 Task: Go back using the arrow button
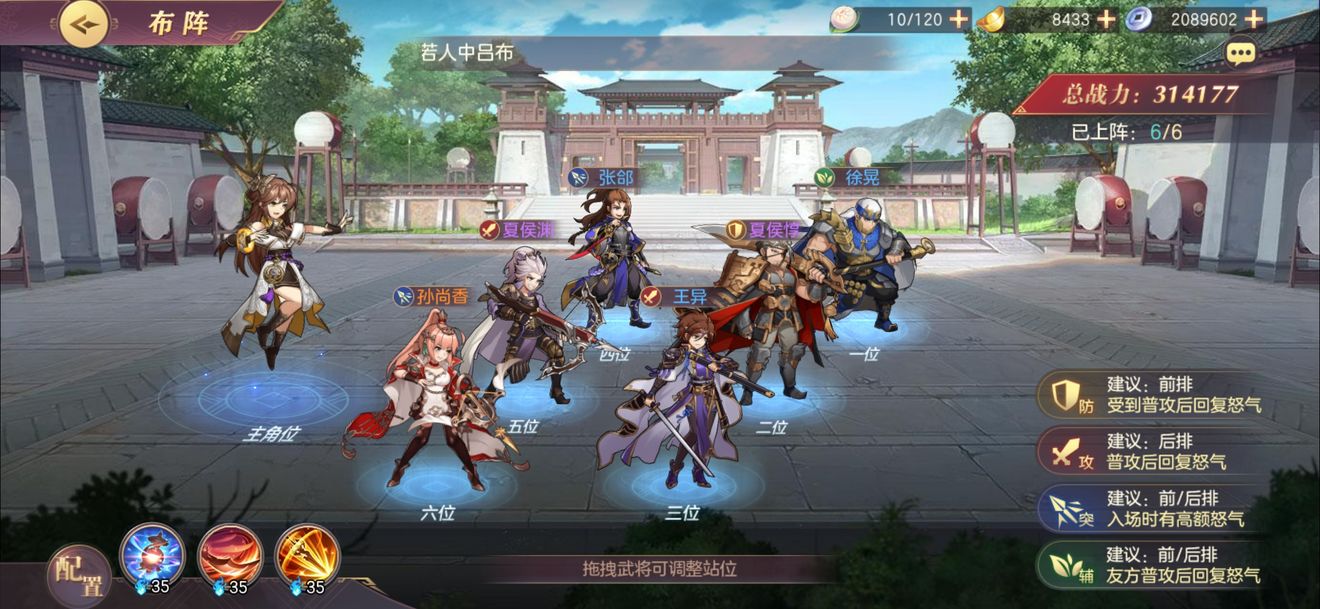point(84,23)
